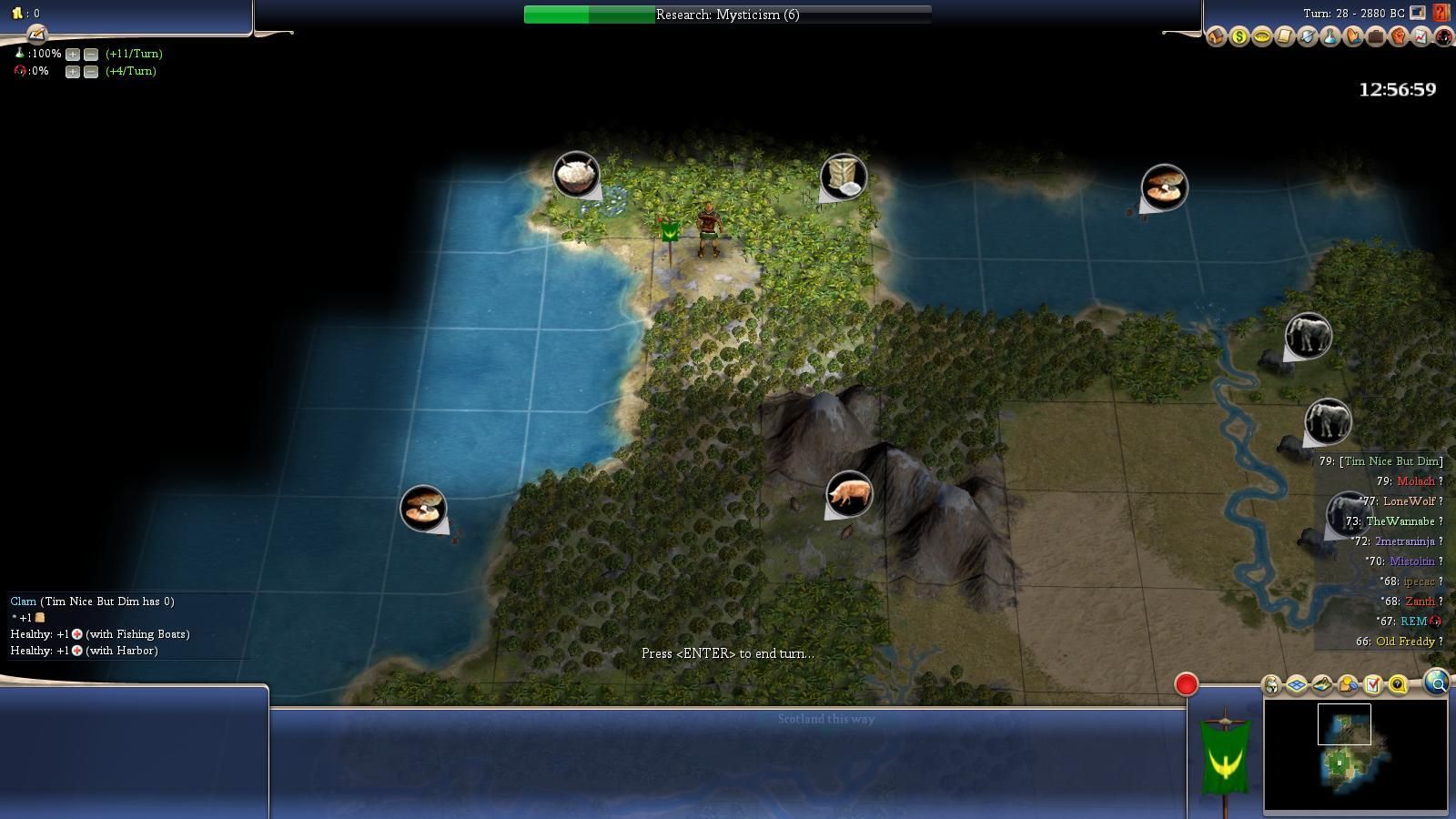Open the technology advisor flask icon
Image resolution: width=1456 pixels, height=819 pixels.
pyautogui.click(x=1330, y=37)
